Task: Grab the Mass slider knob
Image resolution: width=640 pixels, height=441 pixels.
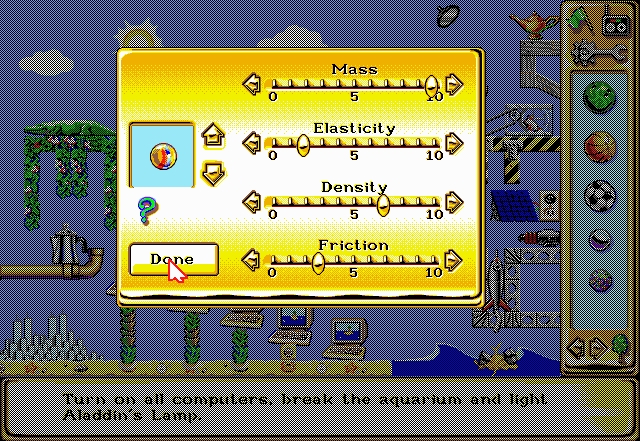Action: tap(431, 85)
